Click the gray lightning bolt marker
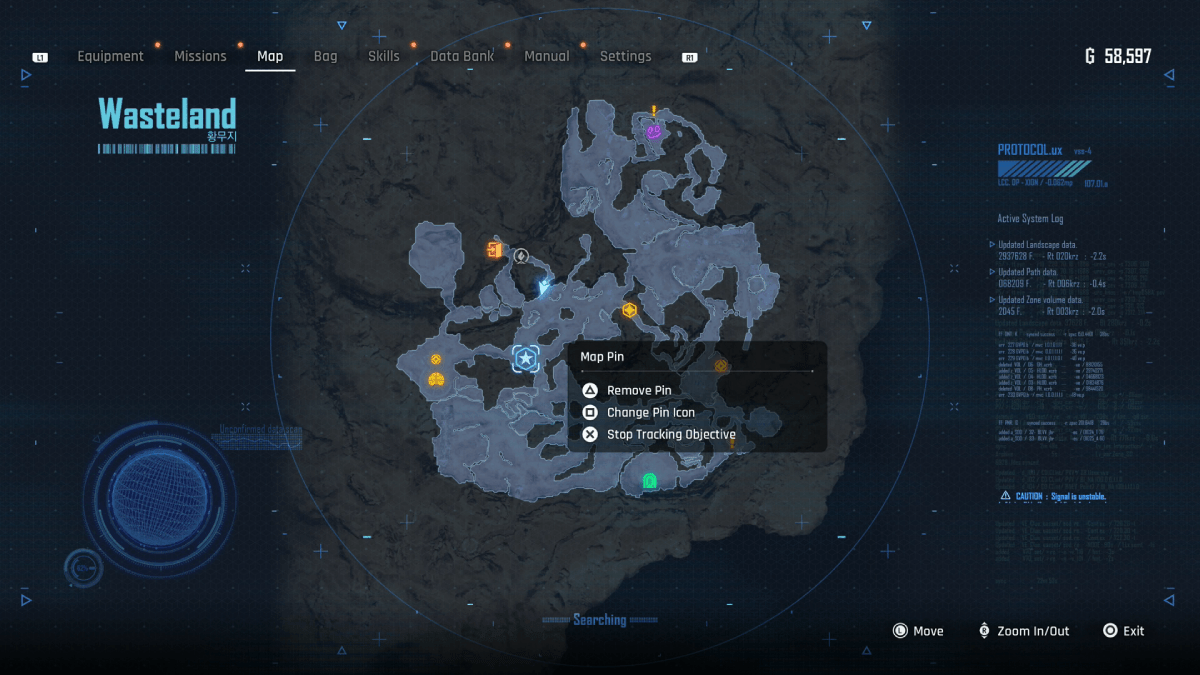 (x=521, y=256)
